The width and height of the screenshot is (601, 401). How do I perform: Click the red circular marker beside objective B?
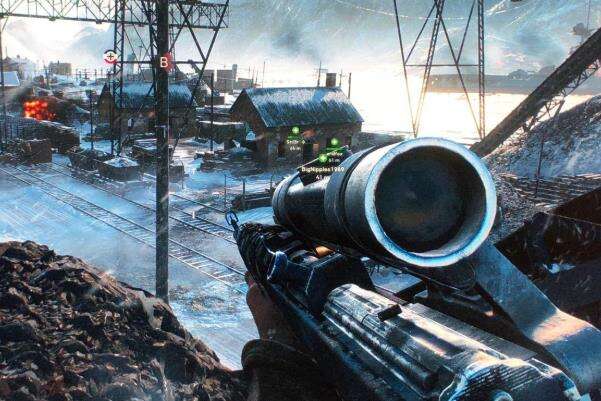(111, 58)
